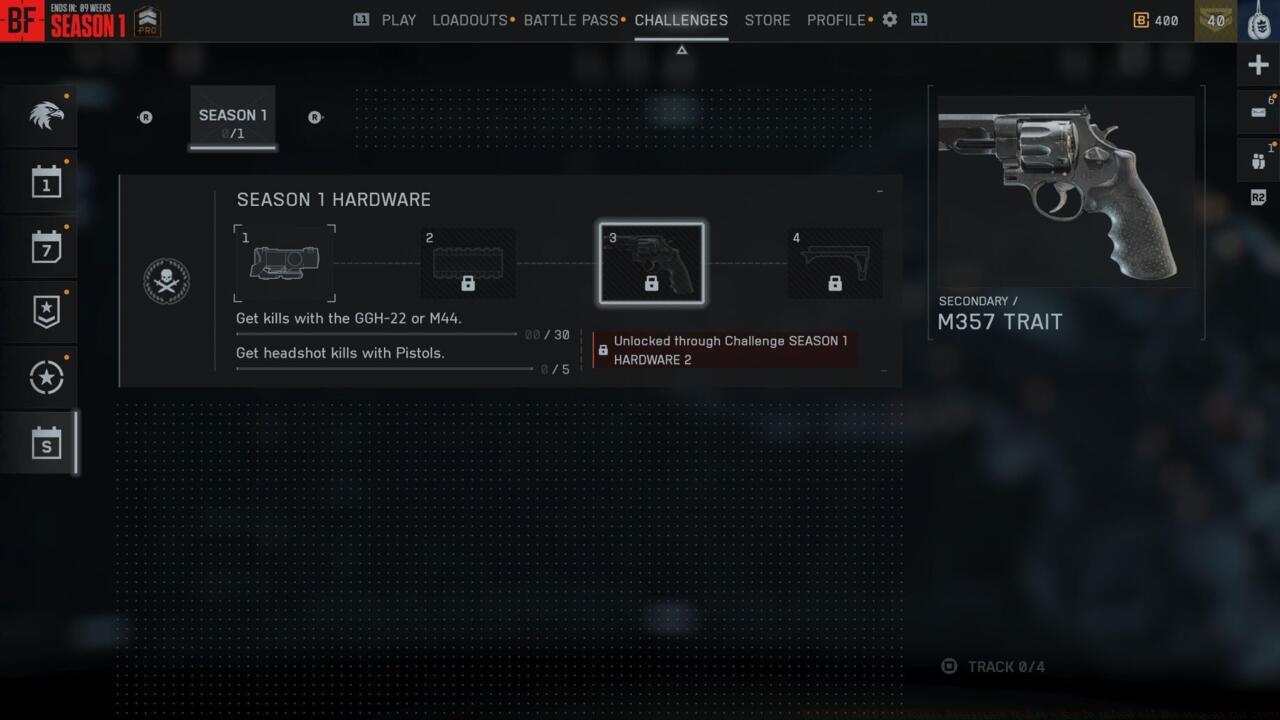Screen dimensions: 1280x720
Task: Click the plus icon at top right
Action: [1258, 64]
